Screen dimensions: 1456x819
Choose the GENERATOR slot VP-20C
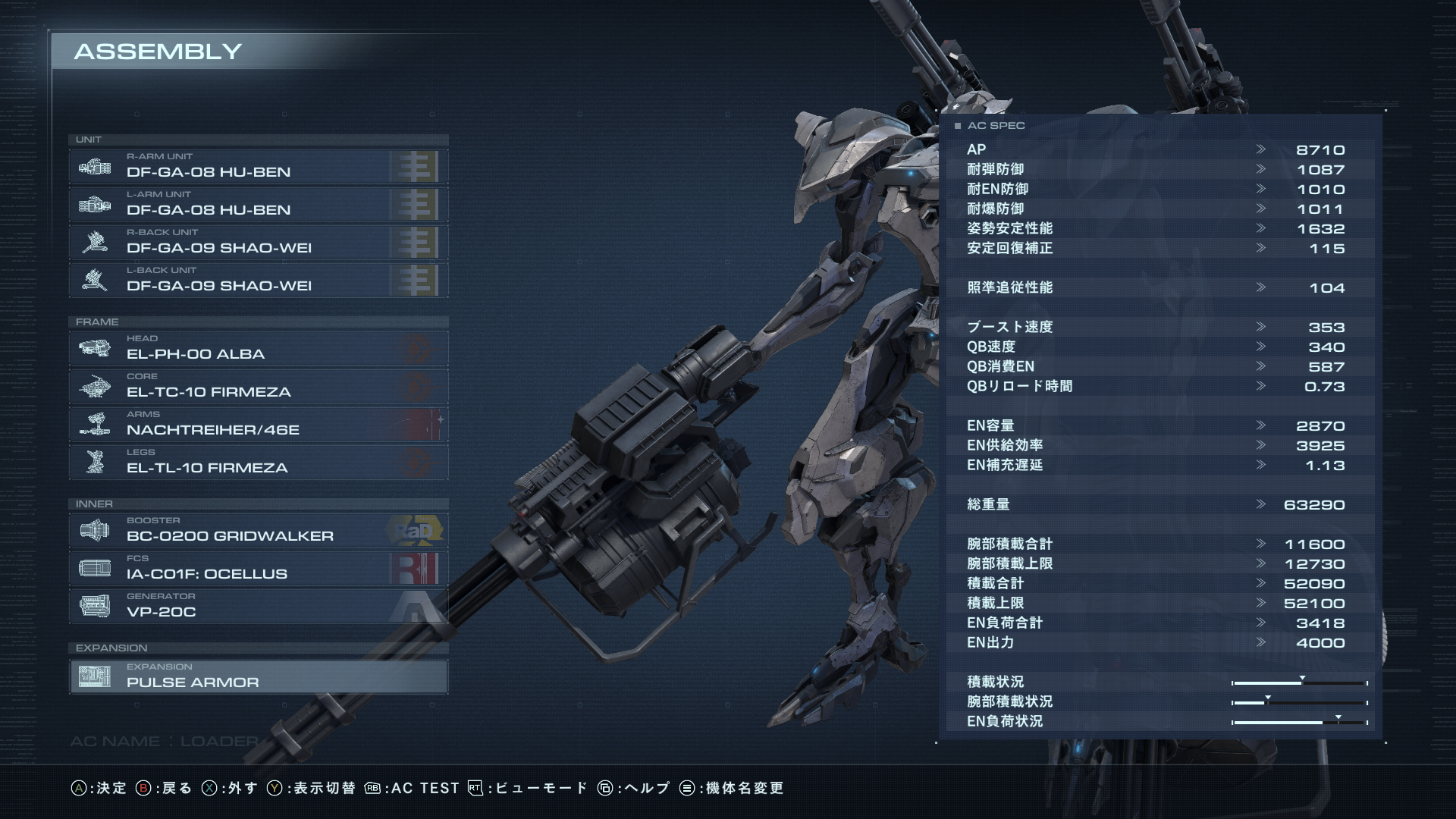258,606
